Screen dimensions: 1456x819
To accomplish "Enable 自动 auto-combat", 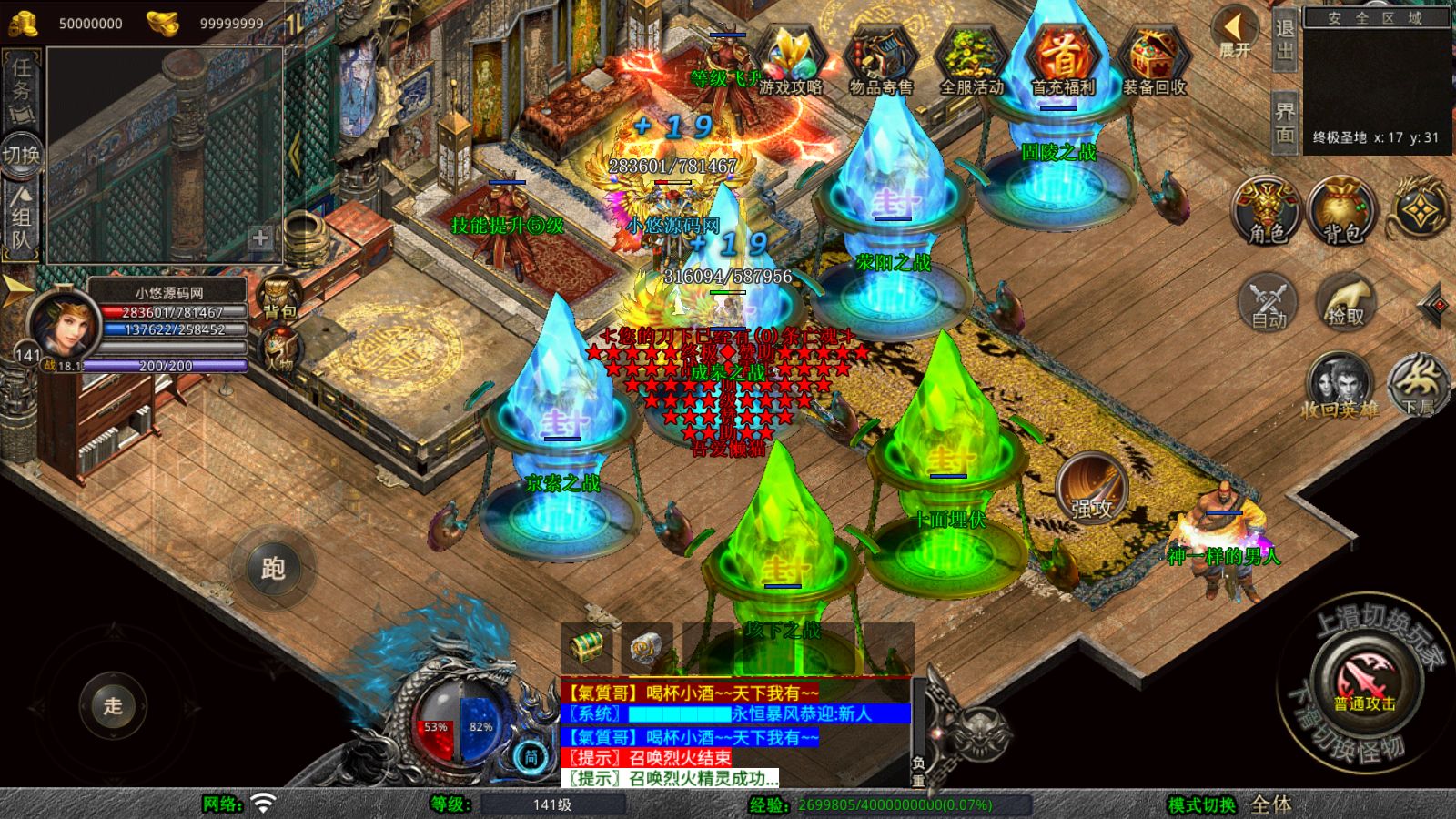I will pyautogui.click(x=1269, y=302).
